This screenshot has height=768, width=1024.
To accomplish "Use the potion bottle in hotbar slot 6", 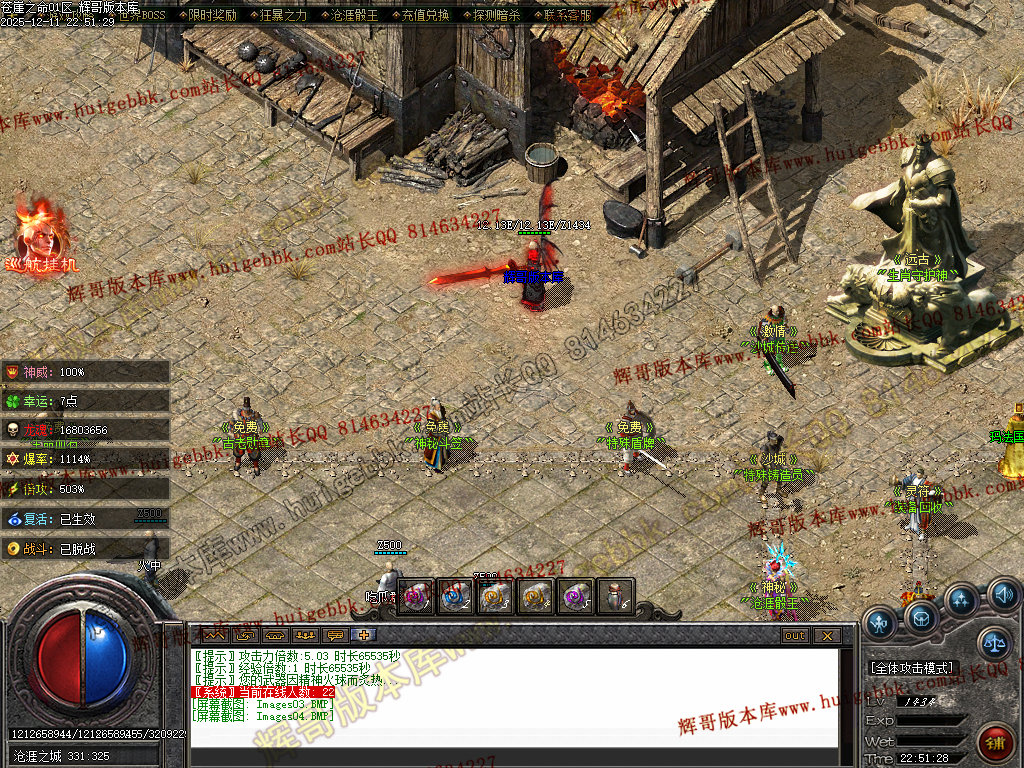I will pos(616,596).
